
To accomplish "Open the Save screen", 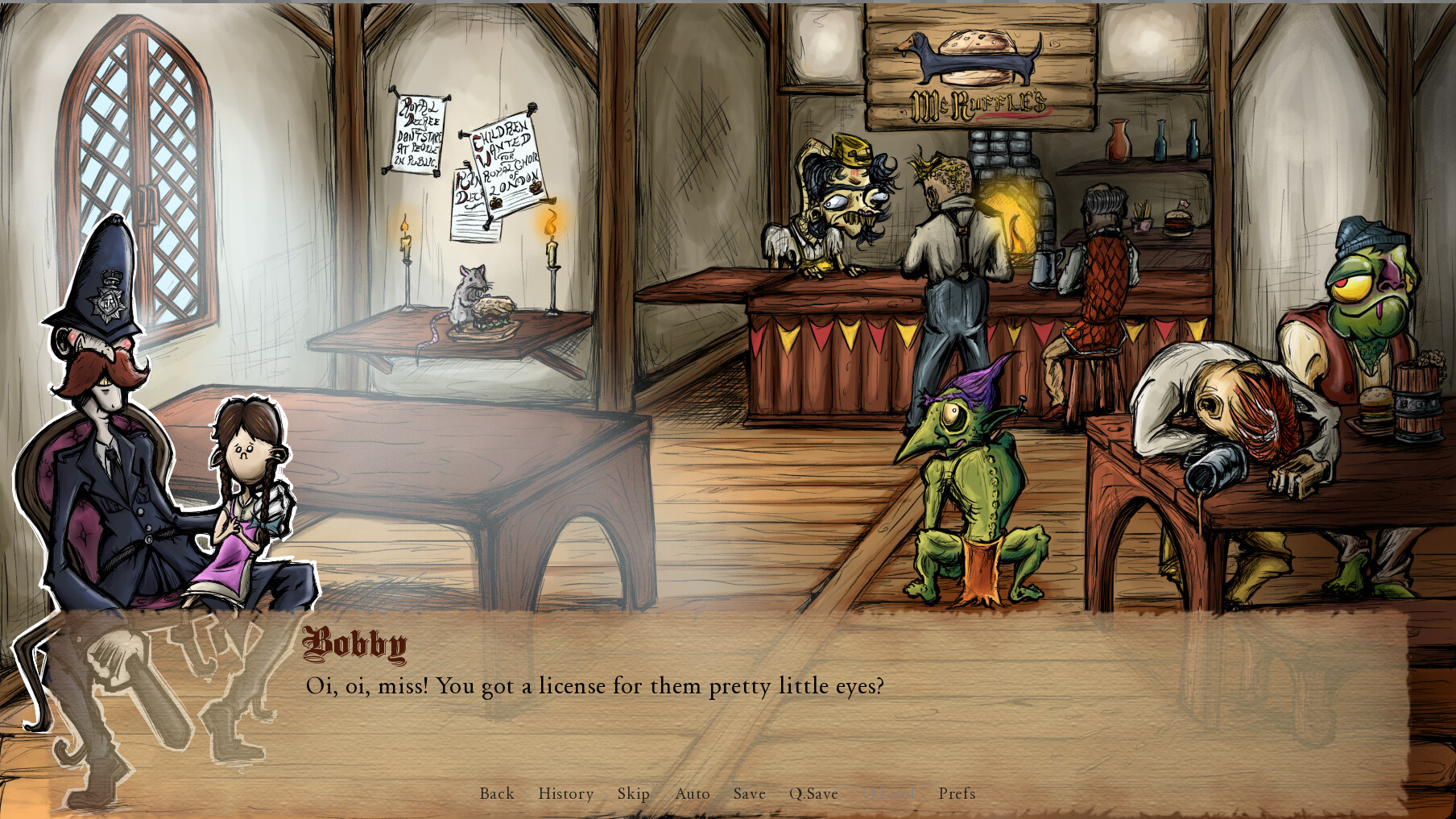I will [748, 794].
